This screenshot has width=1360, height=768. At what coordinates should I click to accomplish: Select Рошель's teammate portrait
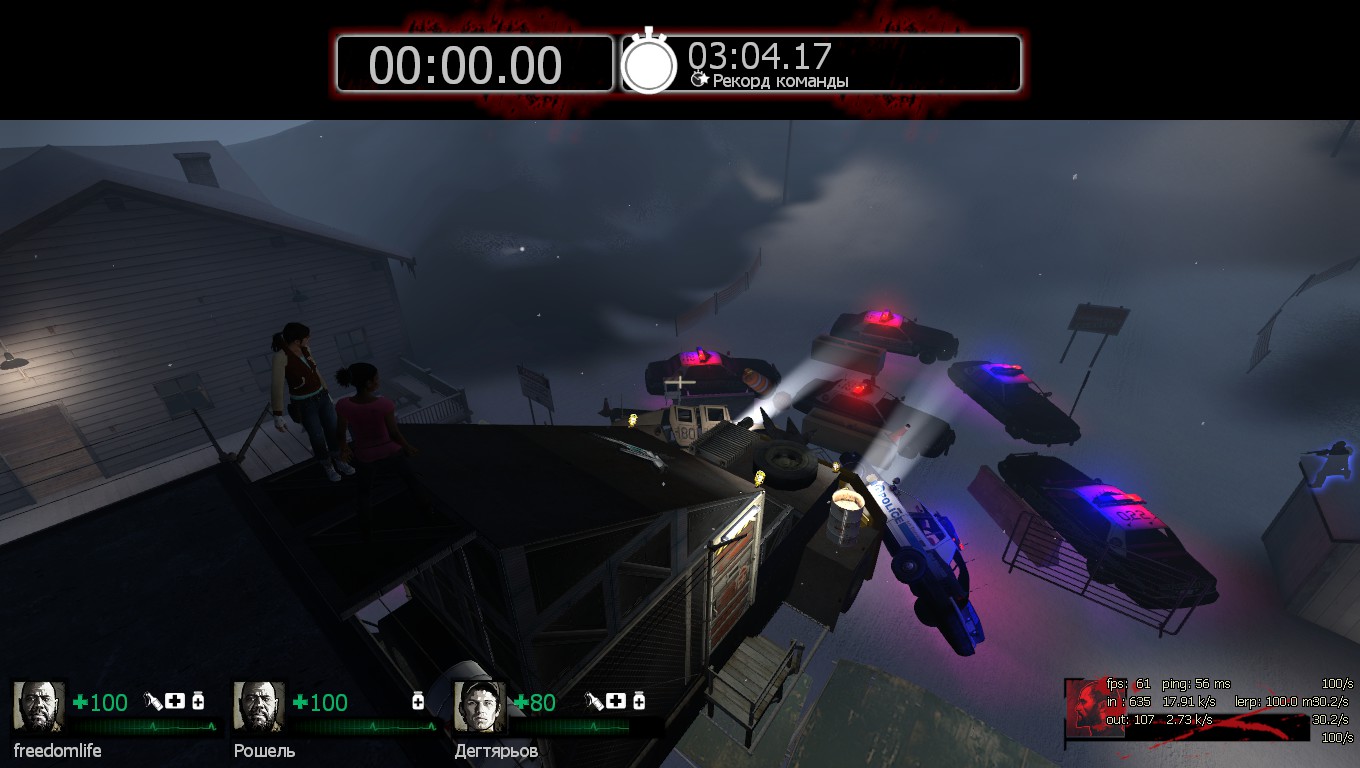[x=259, y=707]
